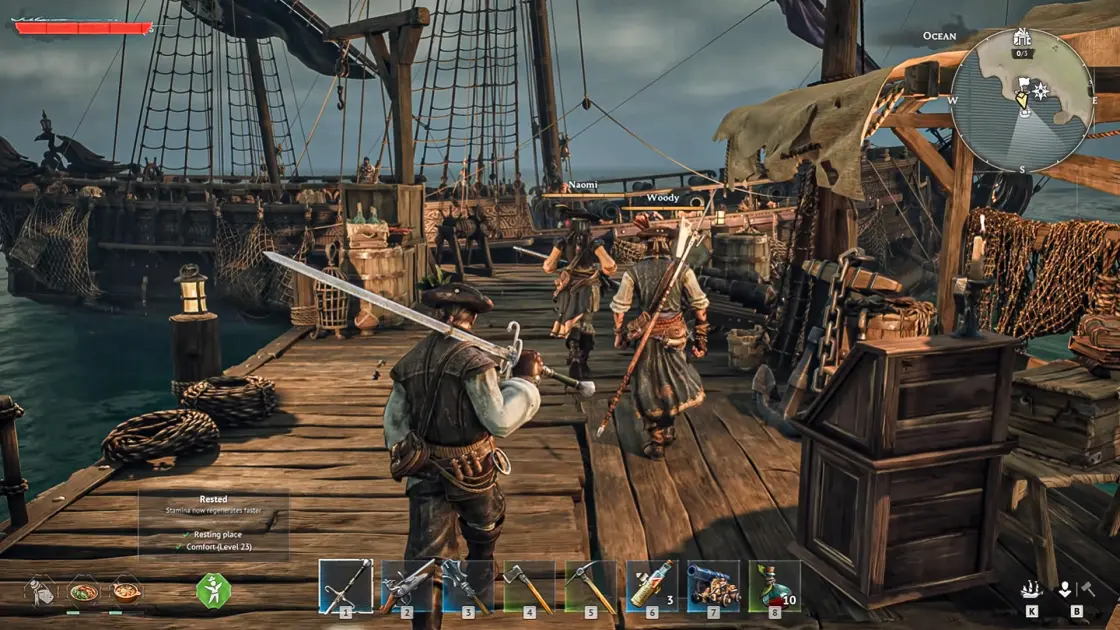Screen dimensions: 1120x630
Task: Select the stew pot food buff icon
Action: pos(126,590)
